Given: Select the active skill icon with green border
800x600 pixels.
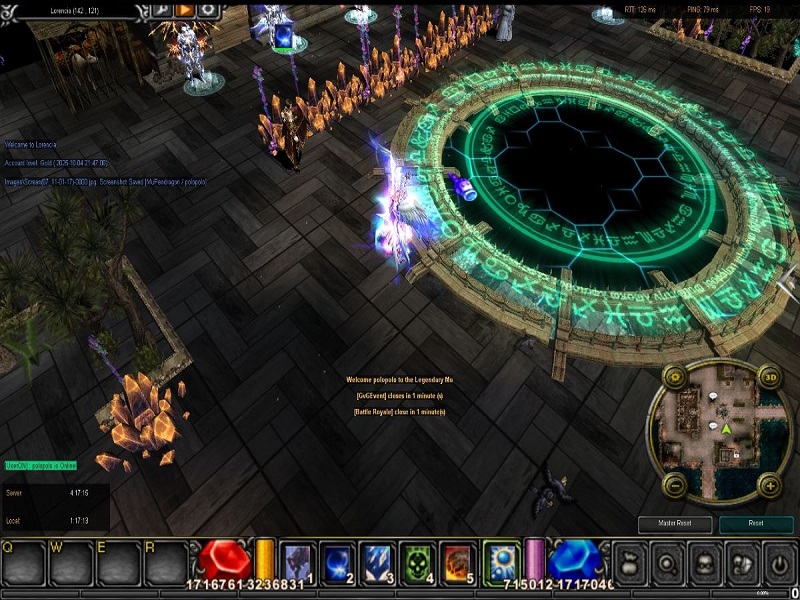Looking at the screenshot, I should click(501, 561).
